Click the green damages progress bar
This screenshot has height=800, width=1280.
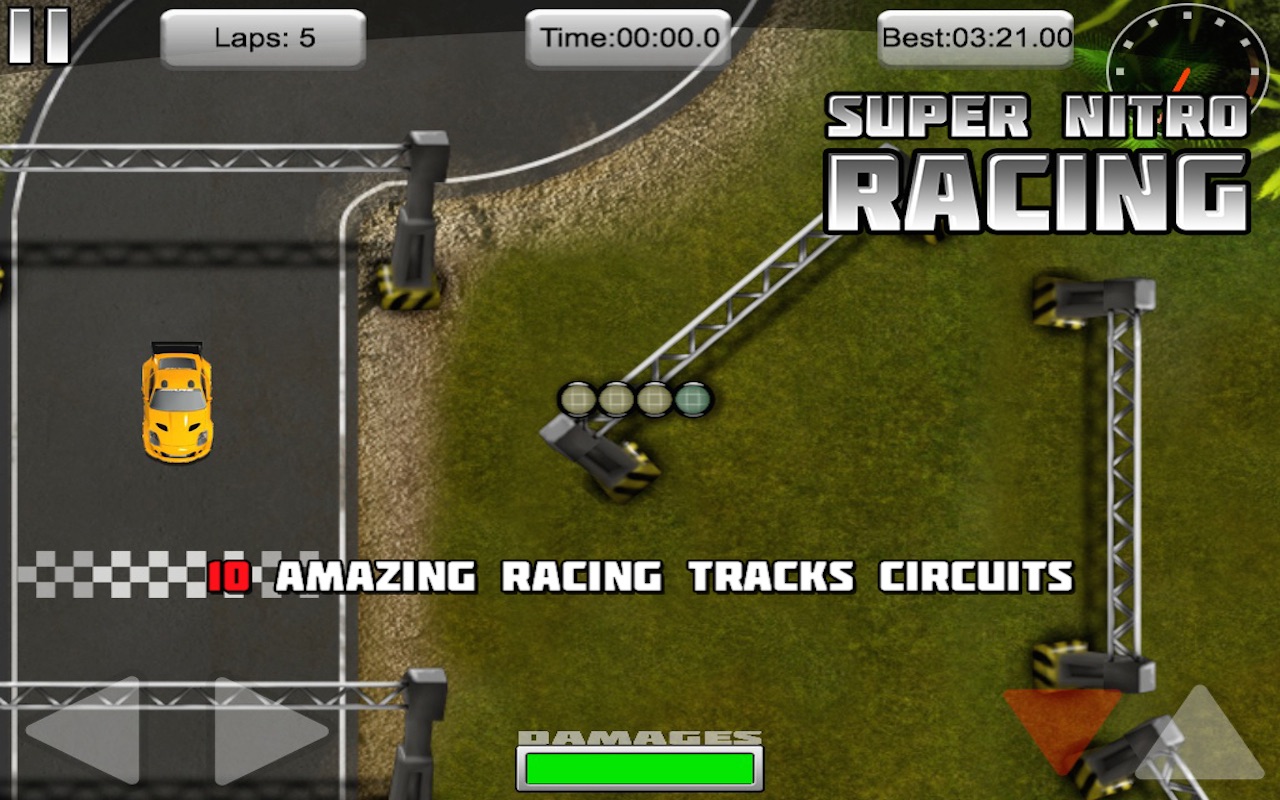point(640,770)
